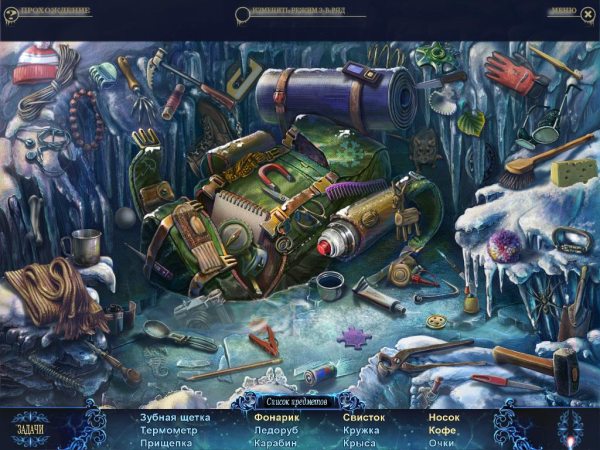This screenshot has width=600, height=450.
Task: Open the Прохождение walkthrough guide
Action: (55, 12)
